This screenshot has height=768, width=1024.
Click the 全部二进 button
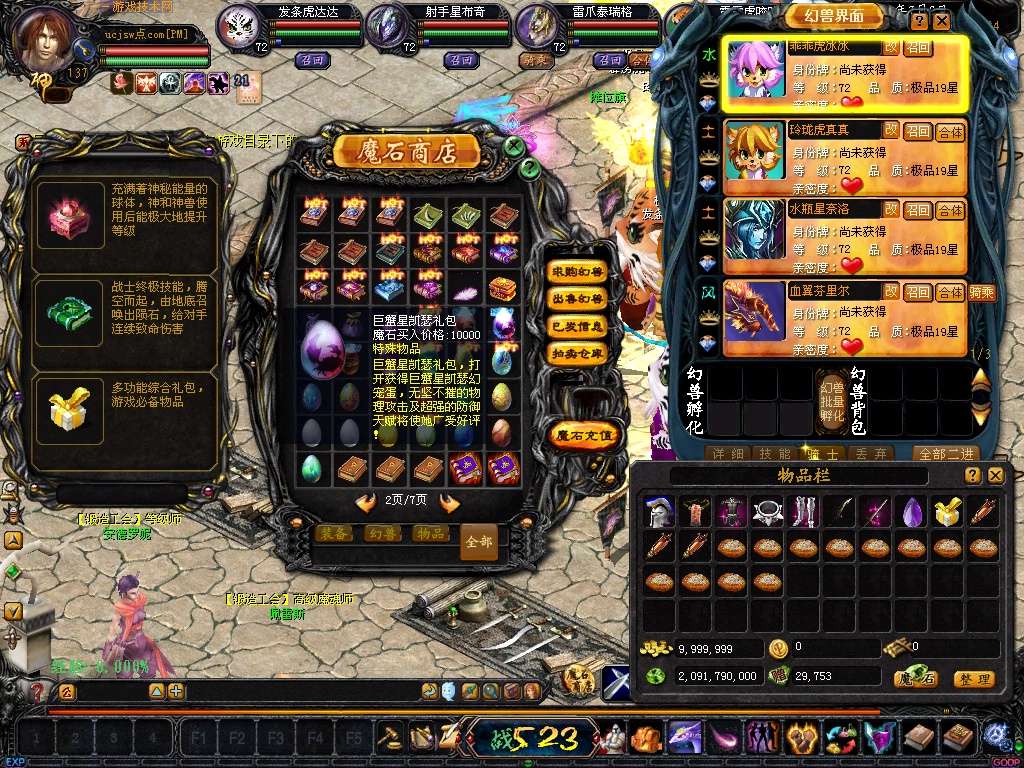coord(944,453)
